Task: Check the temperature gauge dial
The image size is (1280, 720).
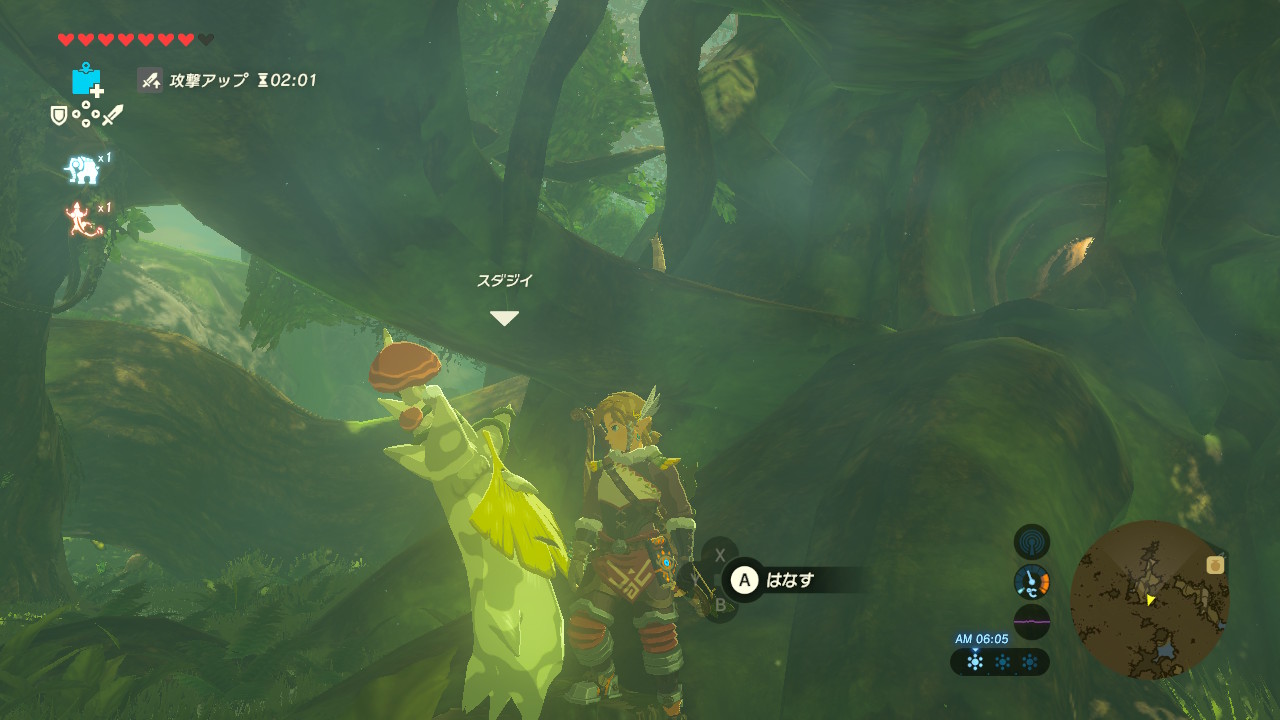Action: (1031, 581)
